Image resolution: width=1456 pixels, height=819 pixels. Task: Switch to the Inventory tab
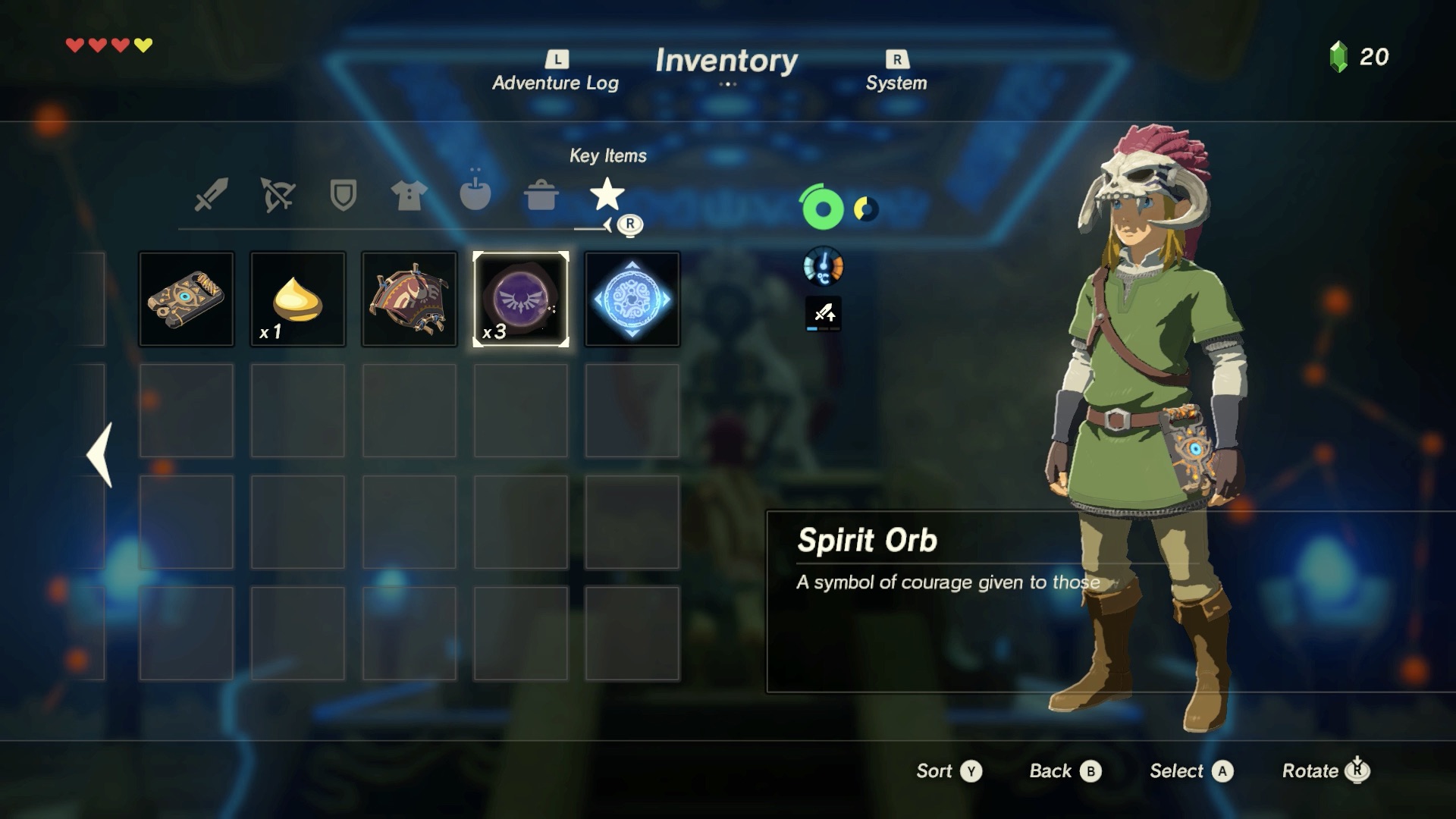[727, 61]
